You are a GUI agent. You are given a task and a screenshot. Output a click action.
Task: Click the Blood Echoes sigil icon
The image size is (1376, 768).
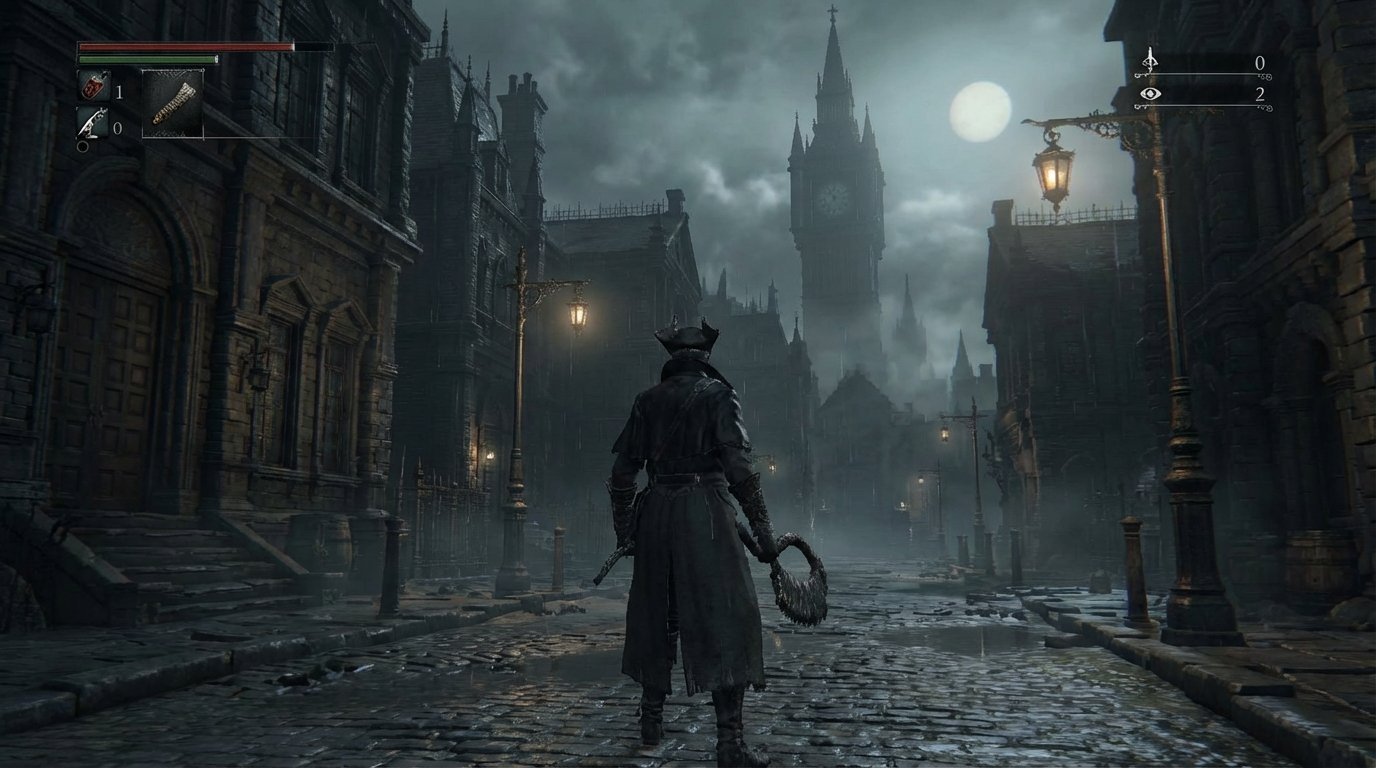pos(1150,62)
